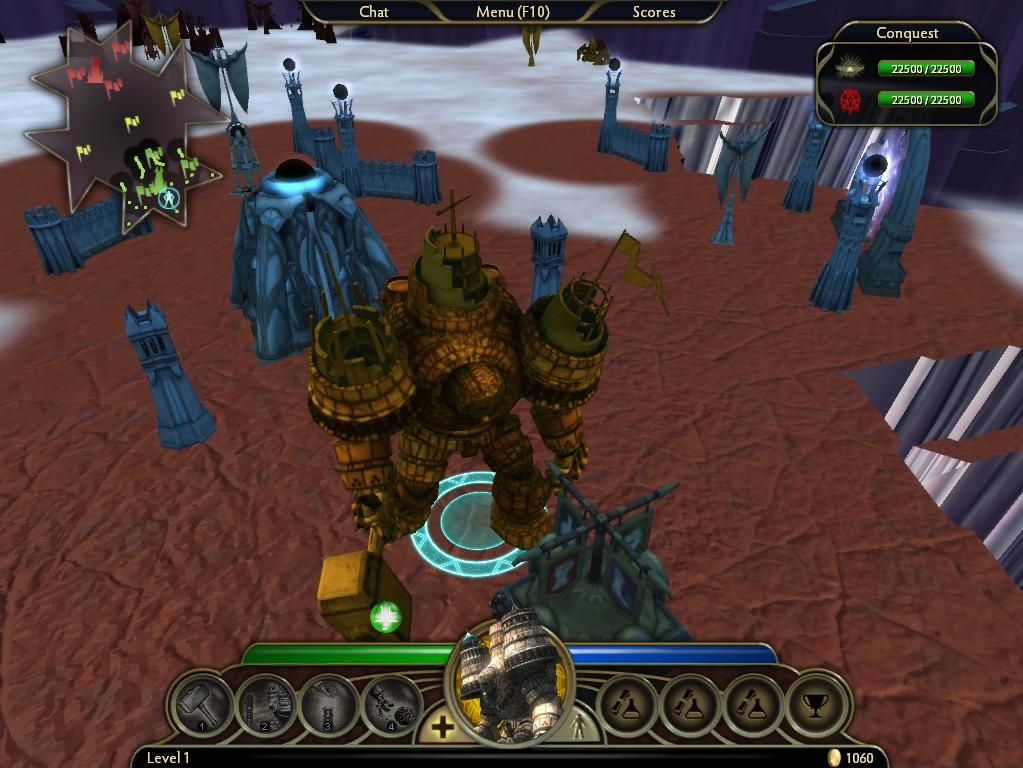Open the skill tree with the plus button
This screenshot has width=1023, height=768.
click(x=442, y=727)
